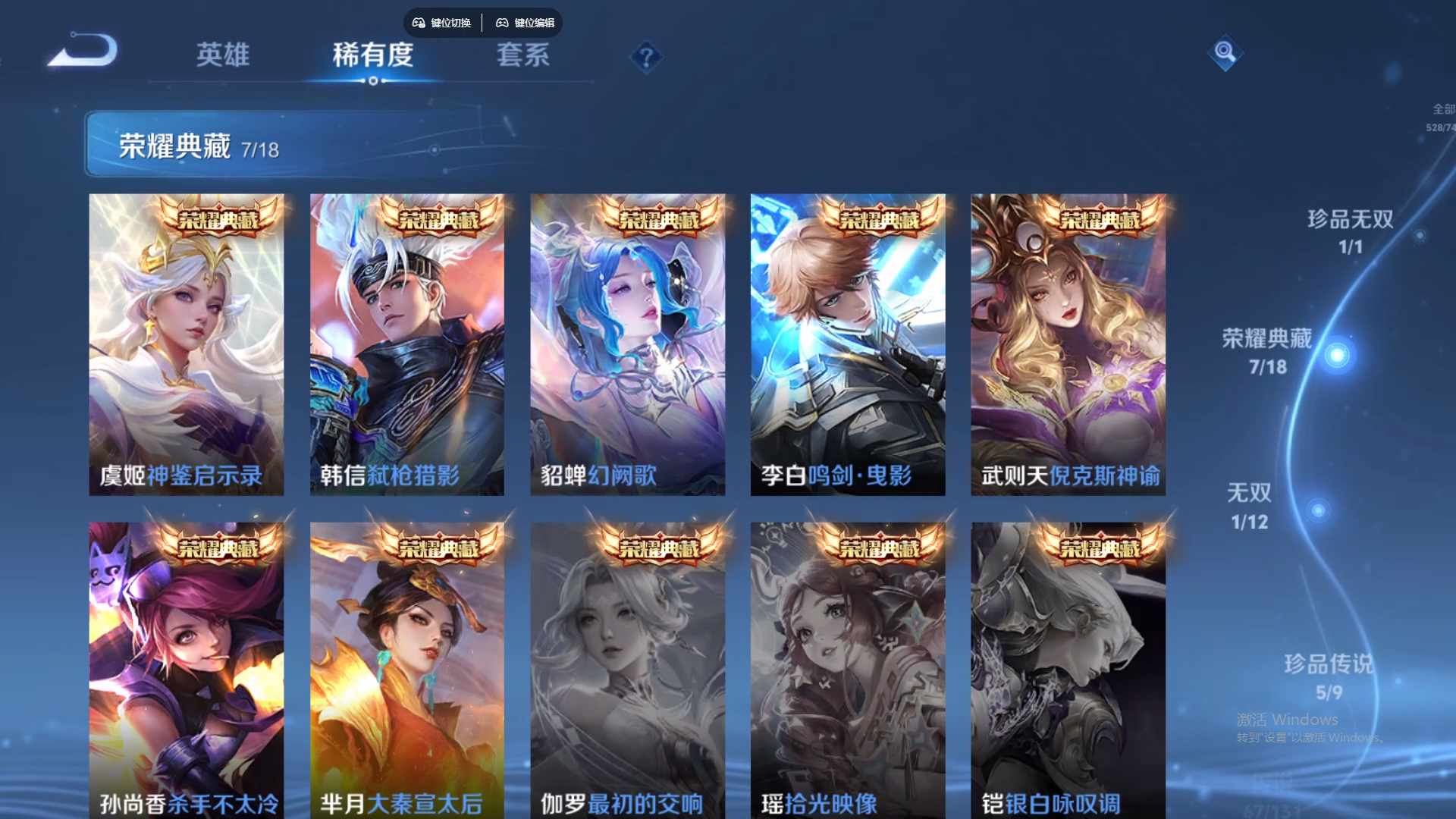Image resolution: width=1456 pixels, height=819 pixels.
Task: Switch to the 英雄 tab
Action: (224, 55)
